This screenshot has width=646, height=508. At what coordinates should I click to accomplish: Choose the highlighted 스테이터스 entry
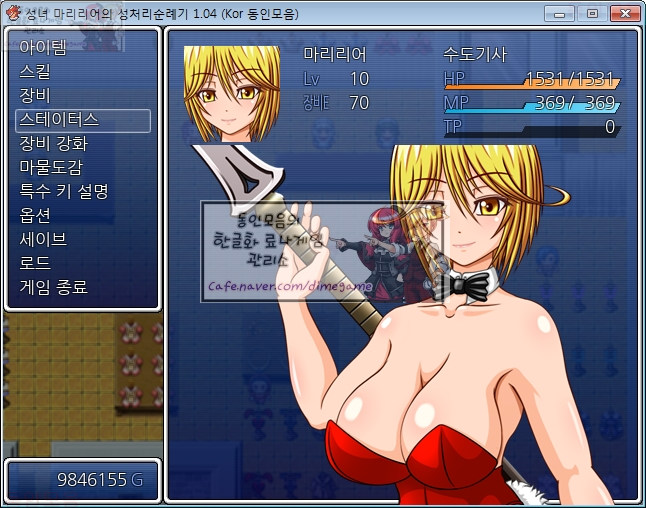click(58, 120)
